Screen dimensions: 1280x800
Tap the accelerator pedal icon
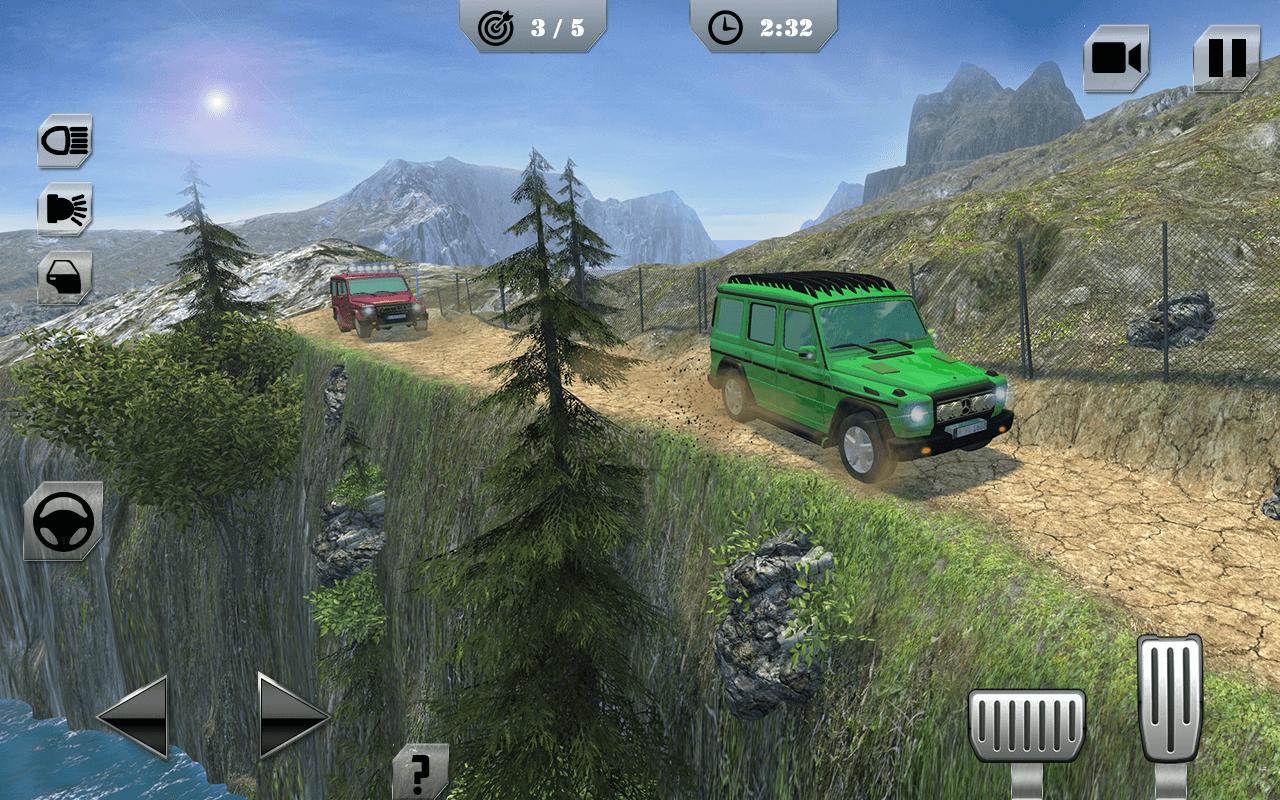[x=1170, y=700]
